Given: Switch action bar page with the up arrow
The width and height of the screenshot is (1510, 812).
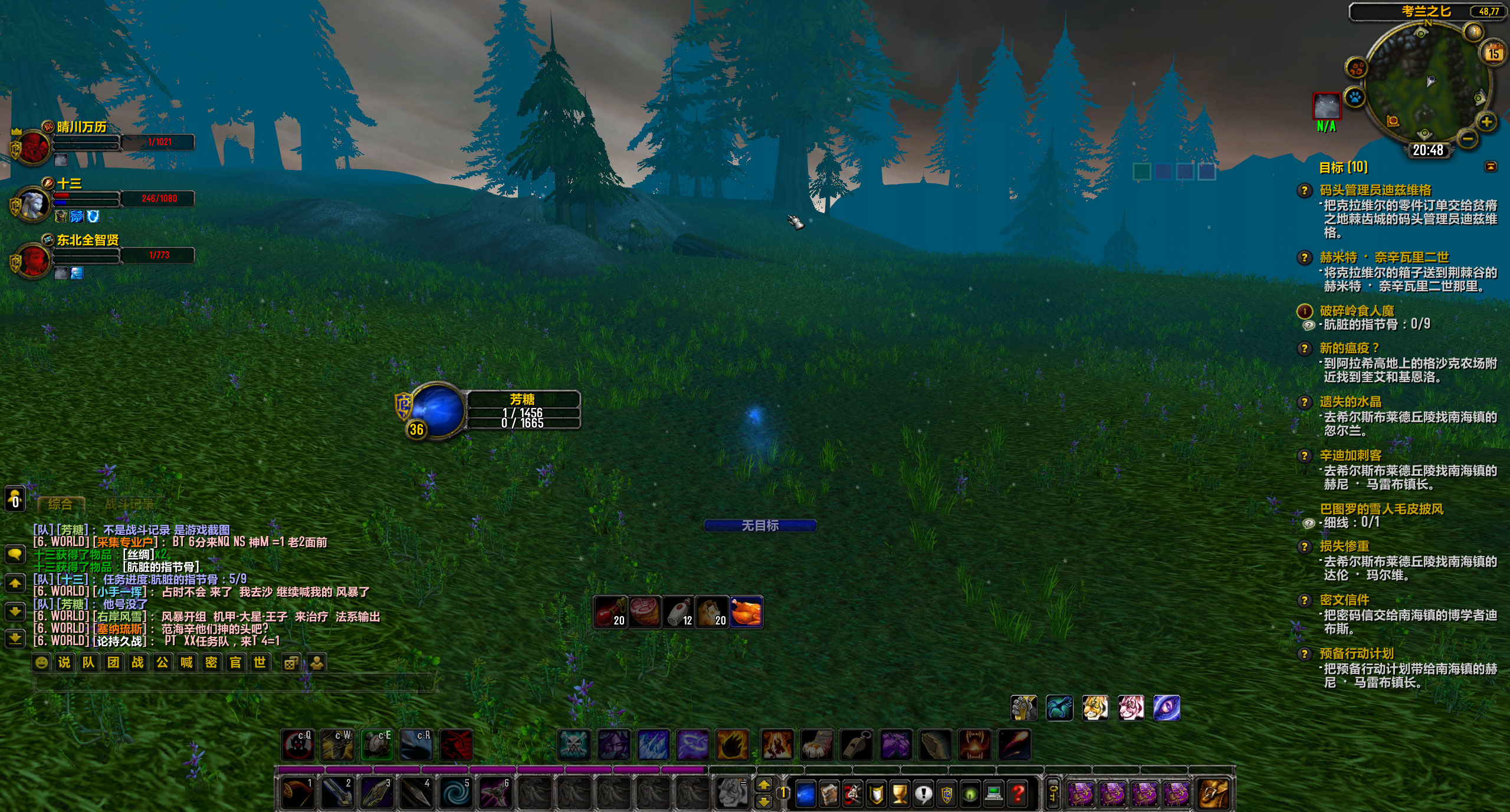Looking at the screenshot, I should 764,784.
